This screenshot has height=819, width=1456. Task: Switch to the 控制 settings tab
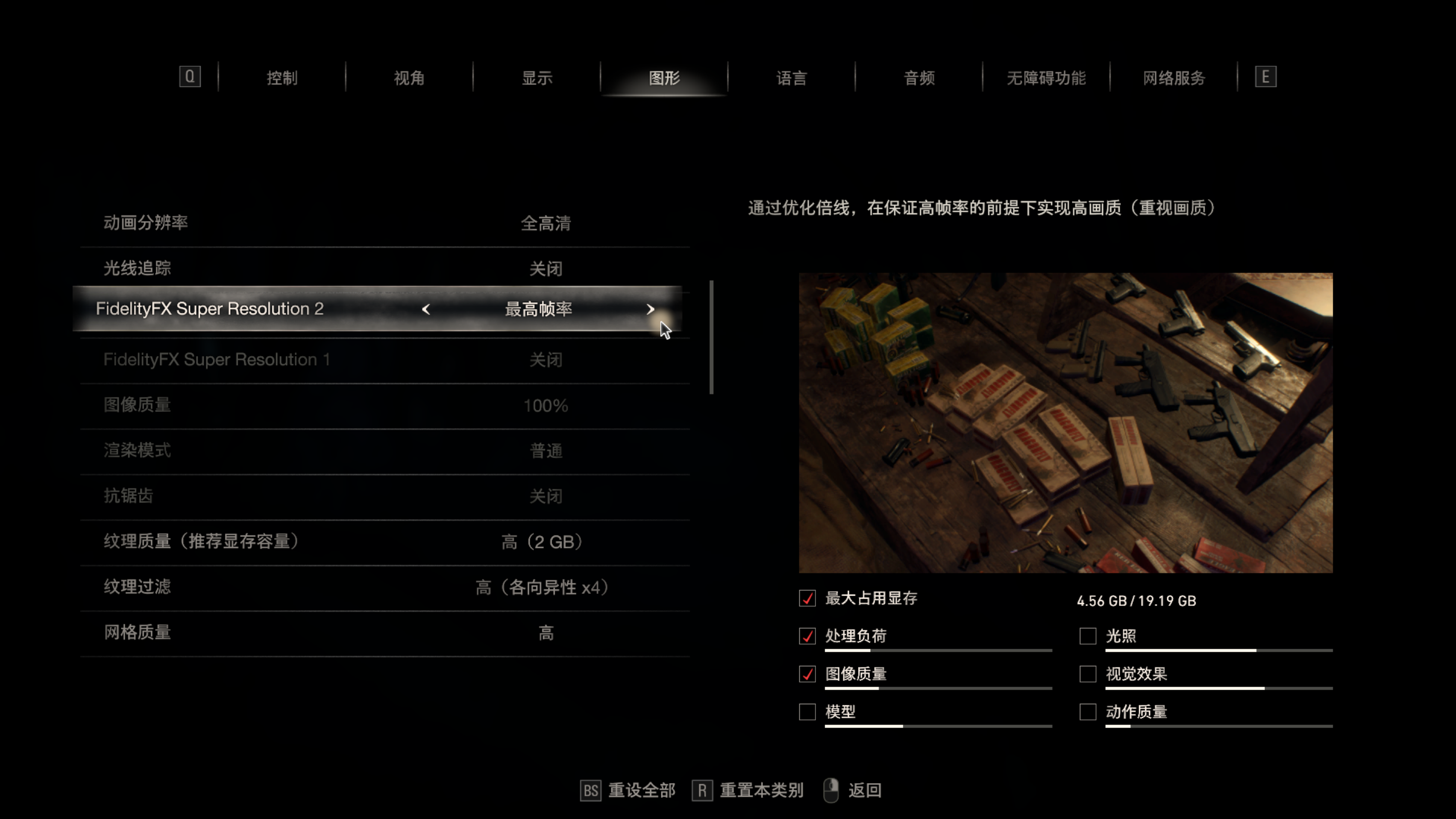(282, 77)
